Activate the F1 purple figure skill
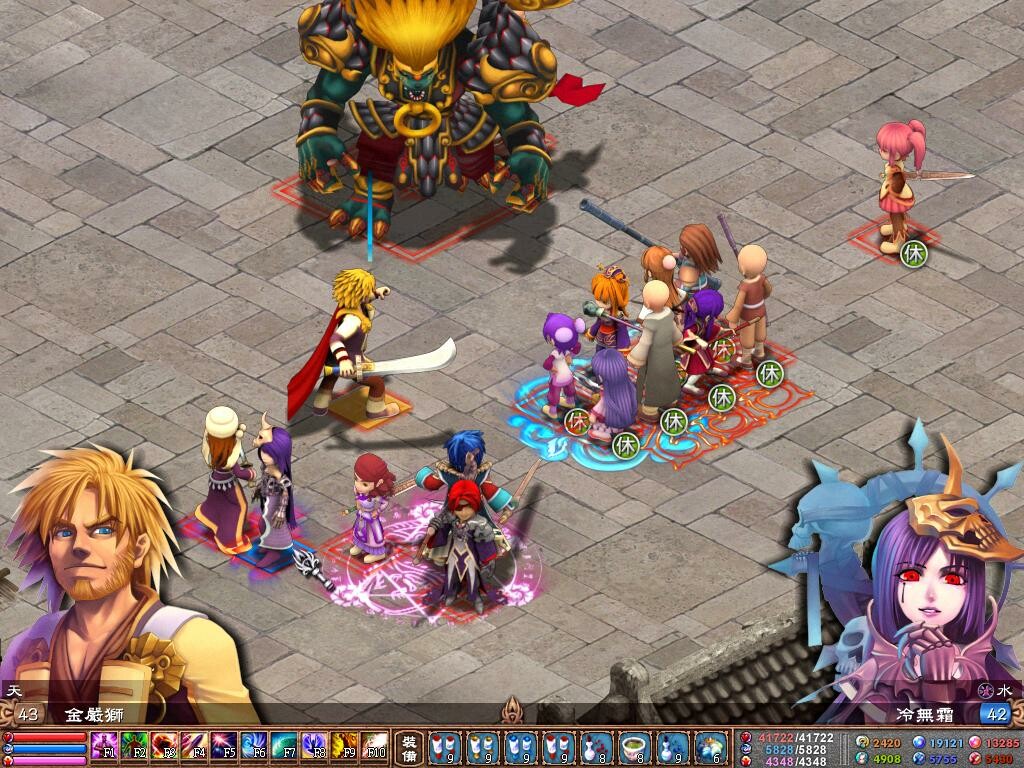 [x=104, y=745]
